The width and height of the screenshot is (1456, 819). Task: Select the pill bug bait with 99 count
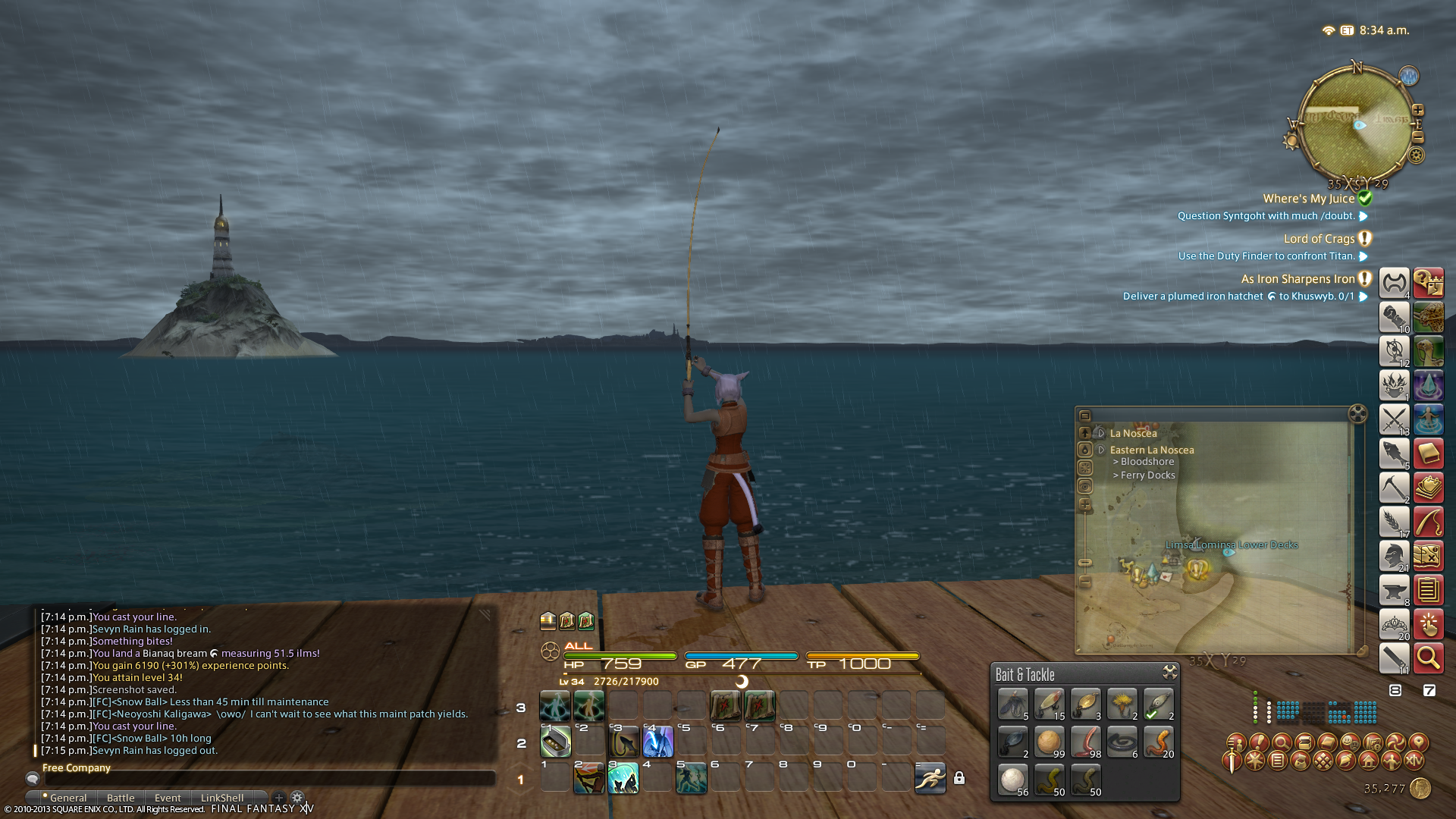(1049, 741)
